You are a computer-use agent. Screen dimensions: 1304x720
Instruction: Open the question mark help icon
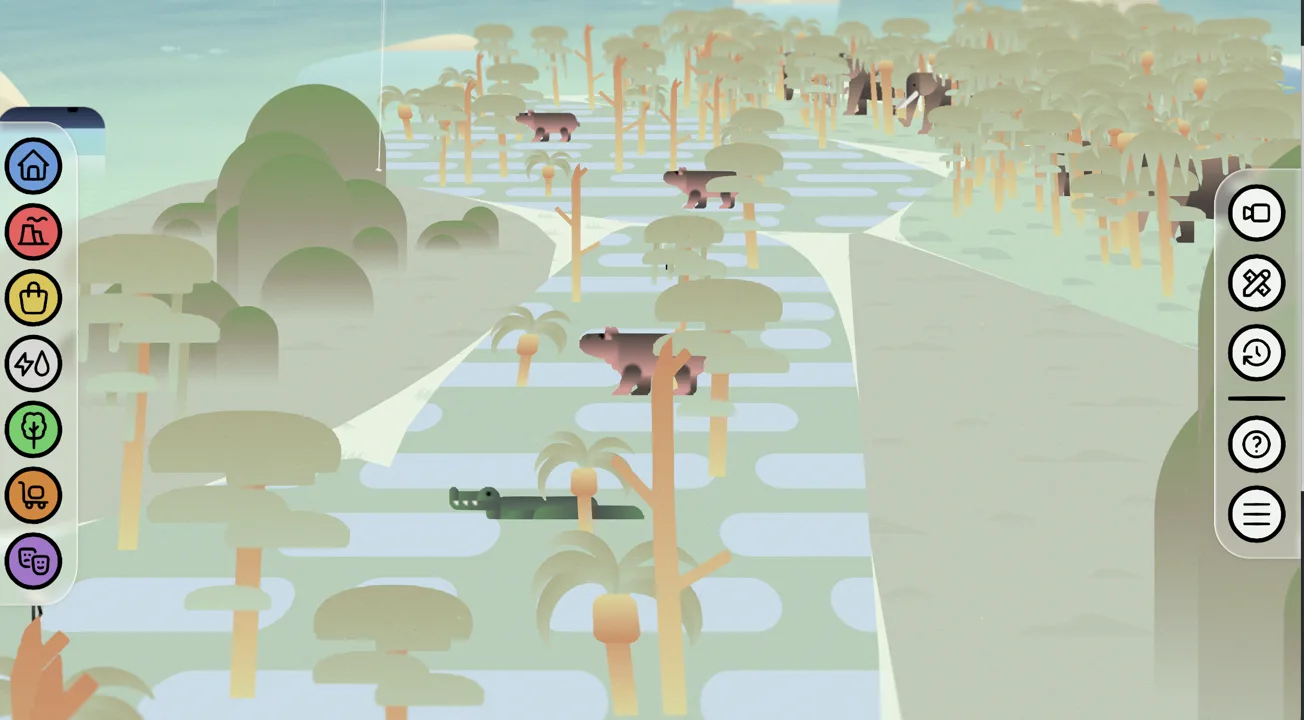pyautogui.click(x=1256, y=444)
